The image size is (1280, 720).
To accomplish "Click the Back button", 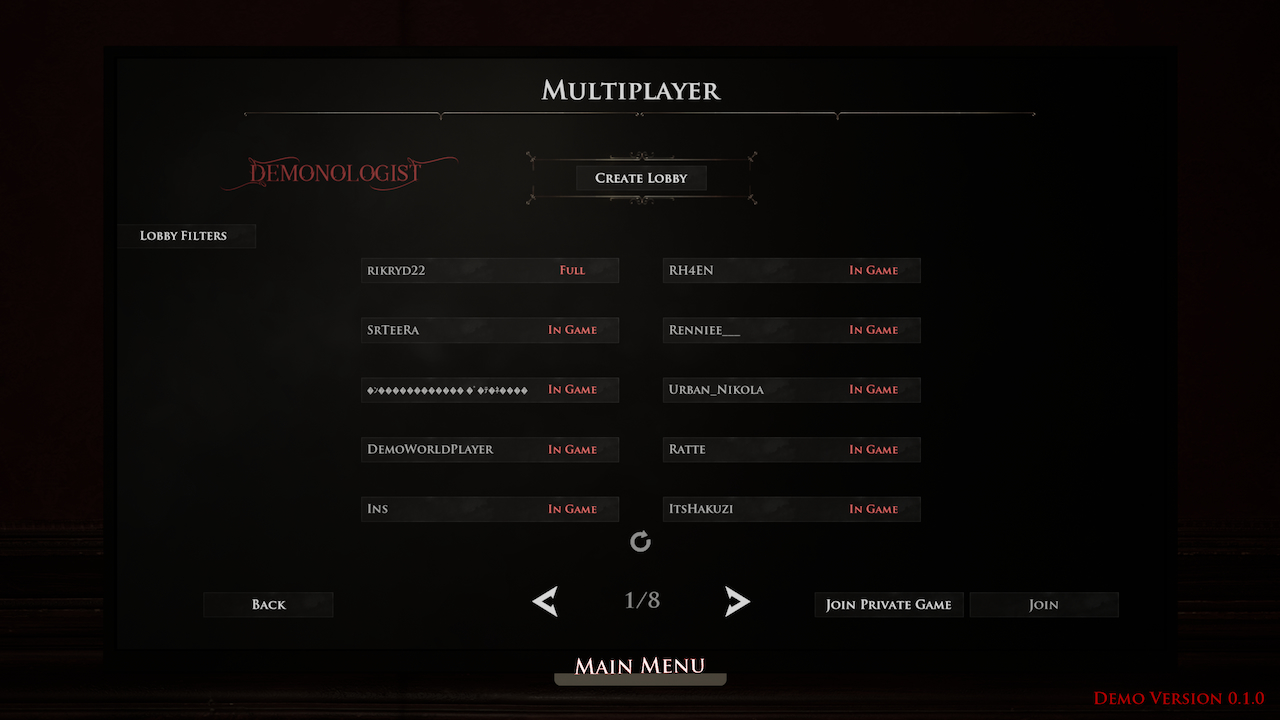I will pyautogui.click(x=268, y=604).
